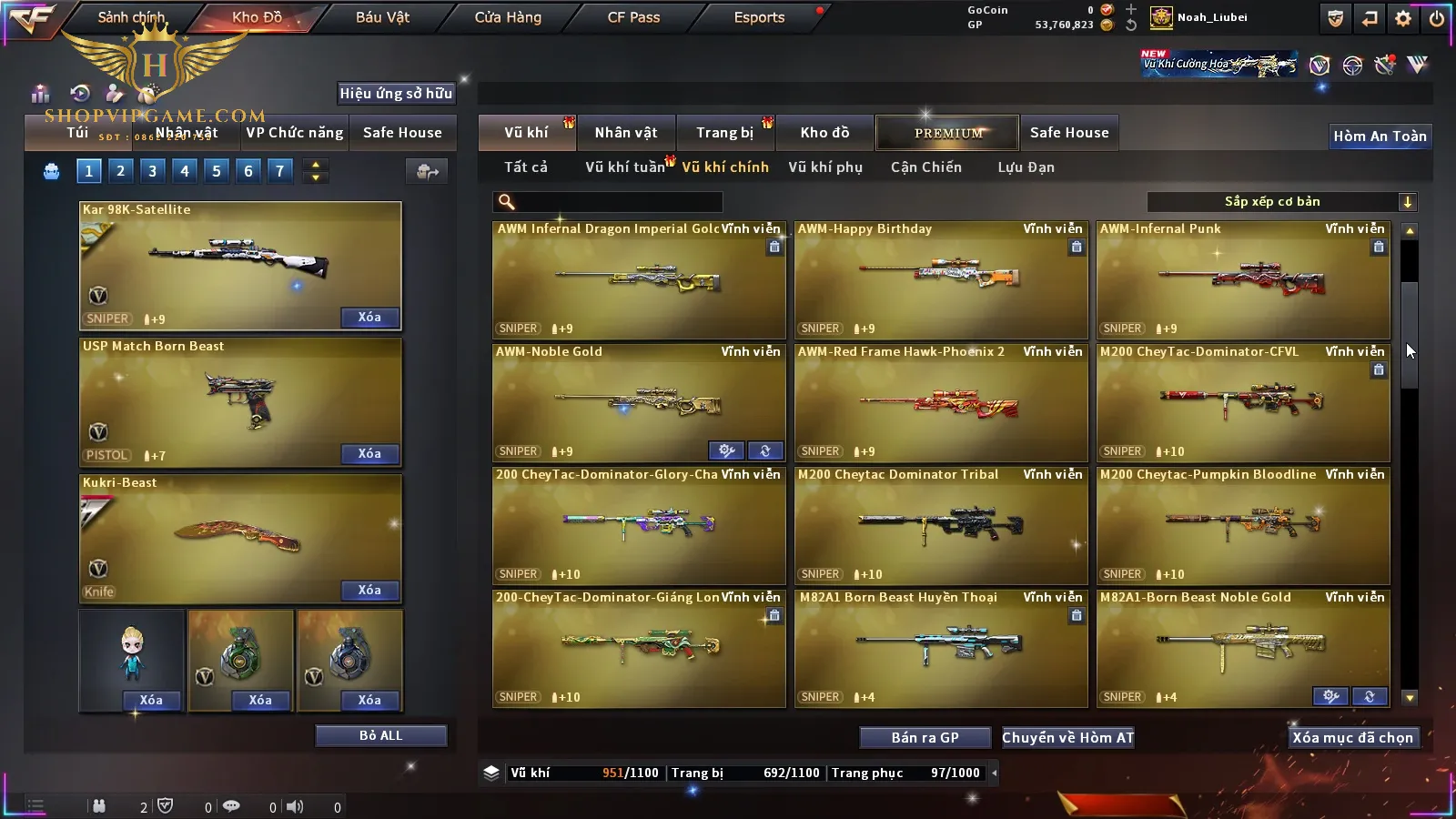Click Chuyển về Hòm AT
This screenshot has height=819, width=1456.
1067,738
